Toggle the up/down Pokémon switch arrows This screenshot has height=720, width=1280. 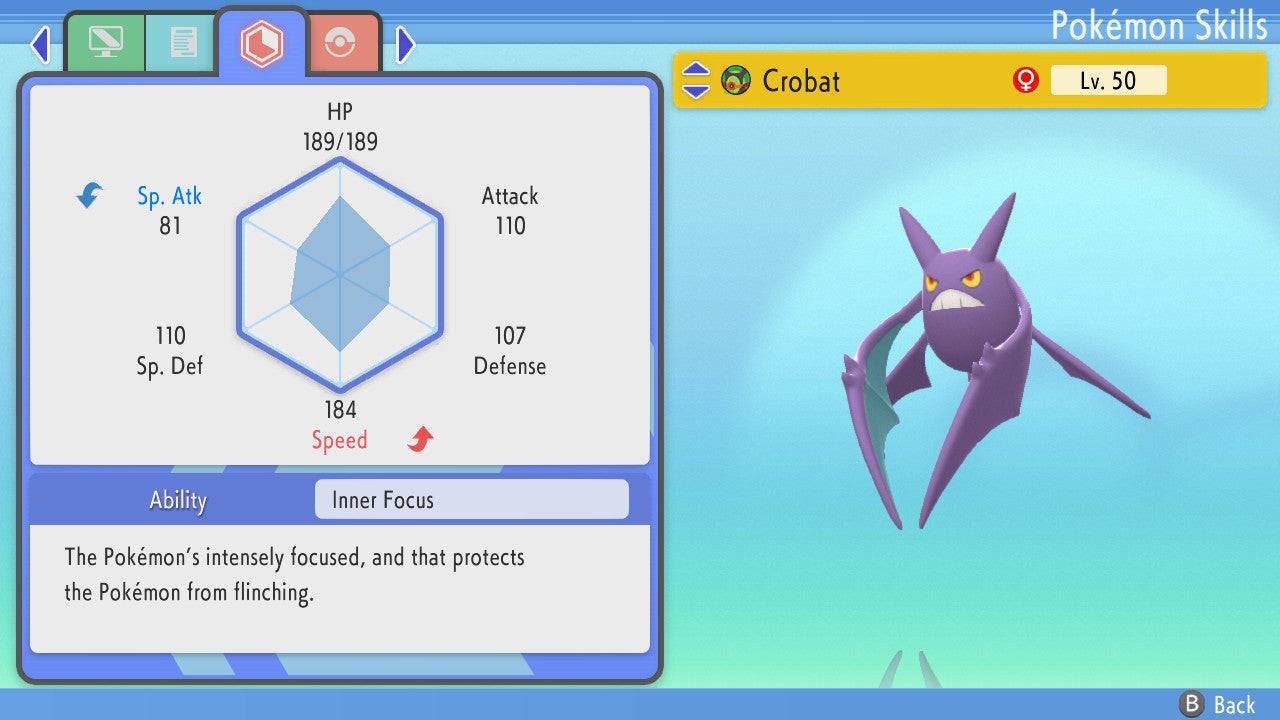point(696,81)
